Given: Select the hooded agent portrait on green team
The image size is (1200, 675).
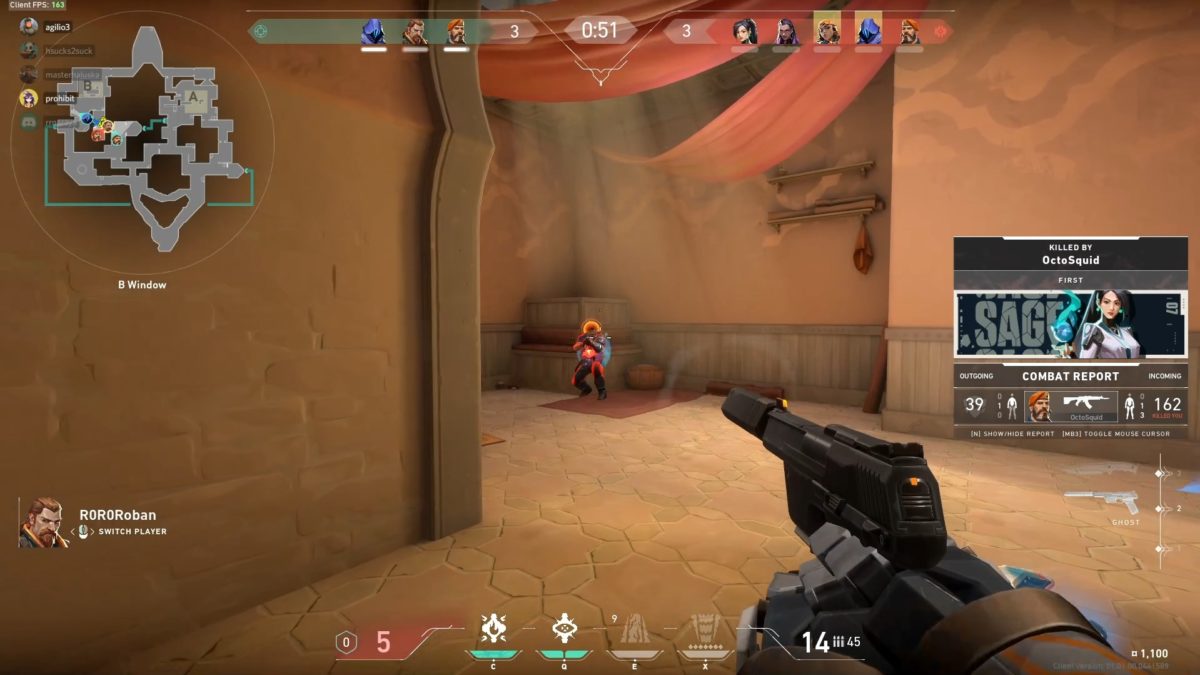Looking at the screenshot, I should tap(373, 32).
